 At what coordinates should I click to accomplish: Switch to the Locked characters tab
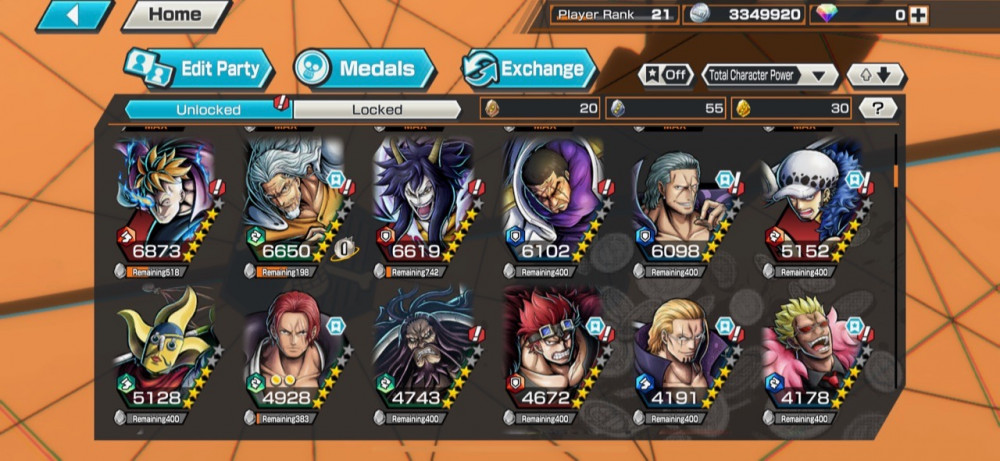point(377,109)
